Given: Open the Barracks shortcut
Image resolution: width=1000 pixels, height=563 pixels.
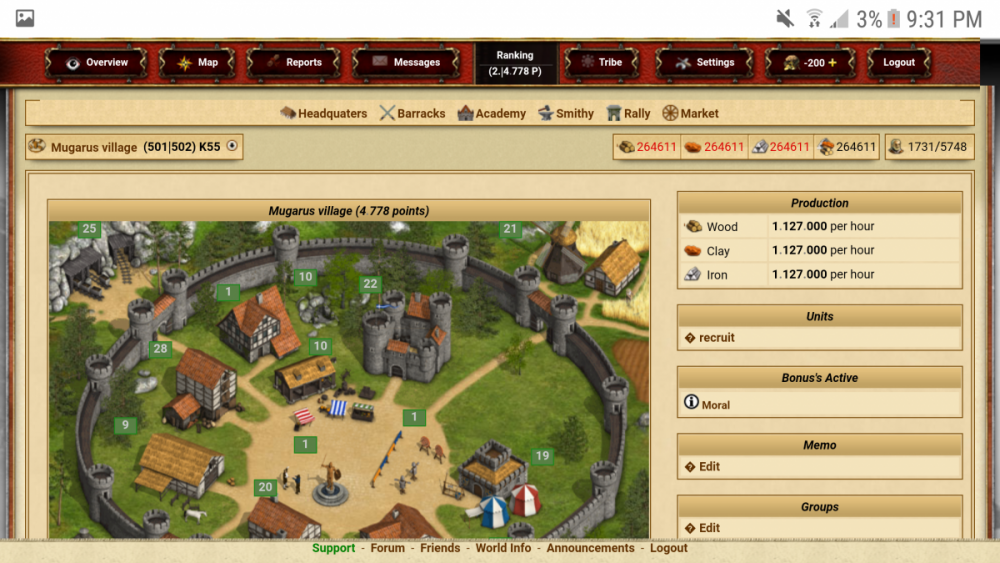Looking at the screenshot, I should click(412, 113).
